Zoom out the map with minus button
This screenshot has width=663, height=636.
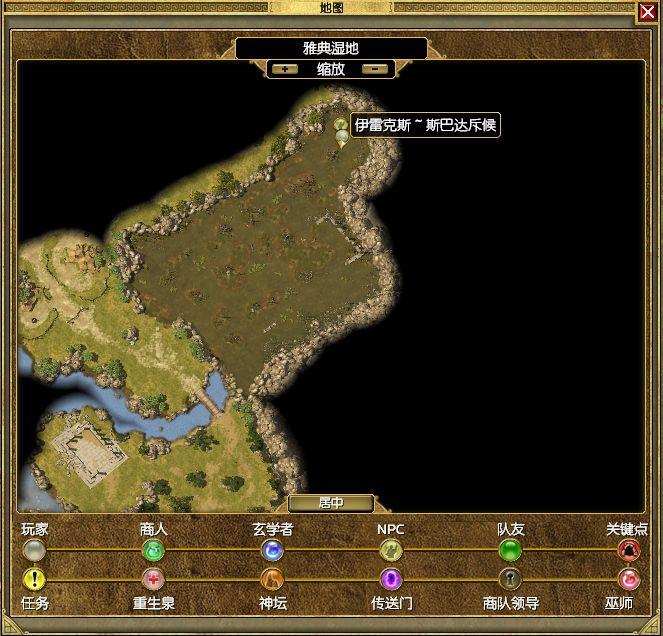pos(374,69)
